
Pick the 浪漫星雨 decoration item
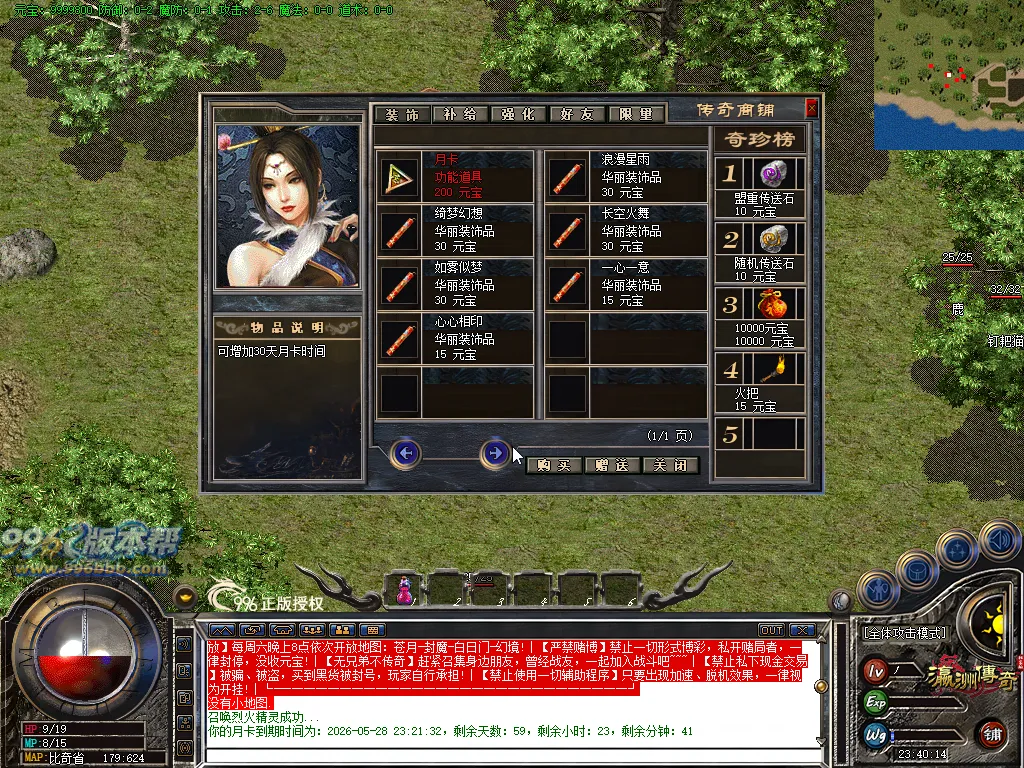[x=624, y=176]
